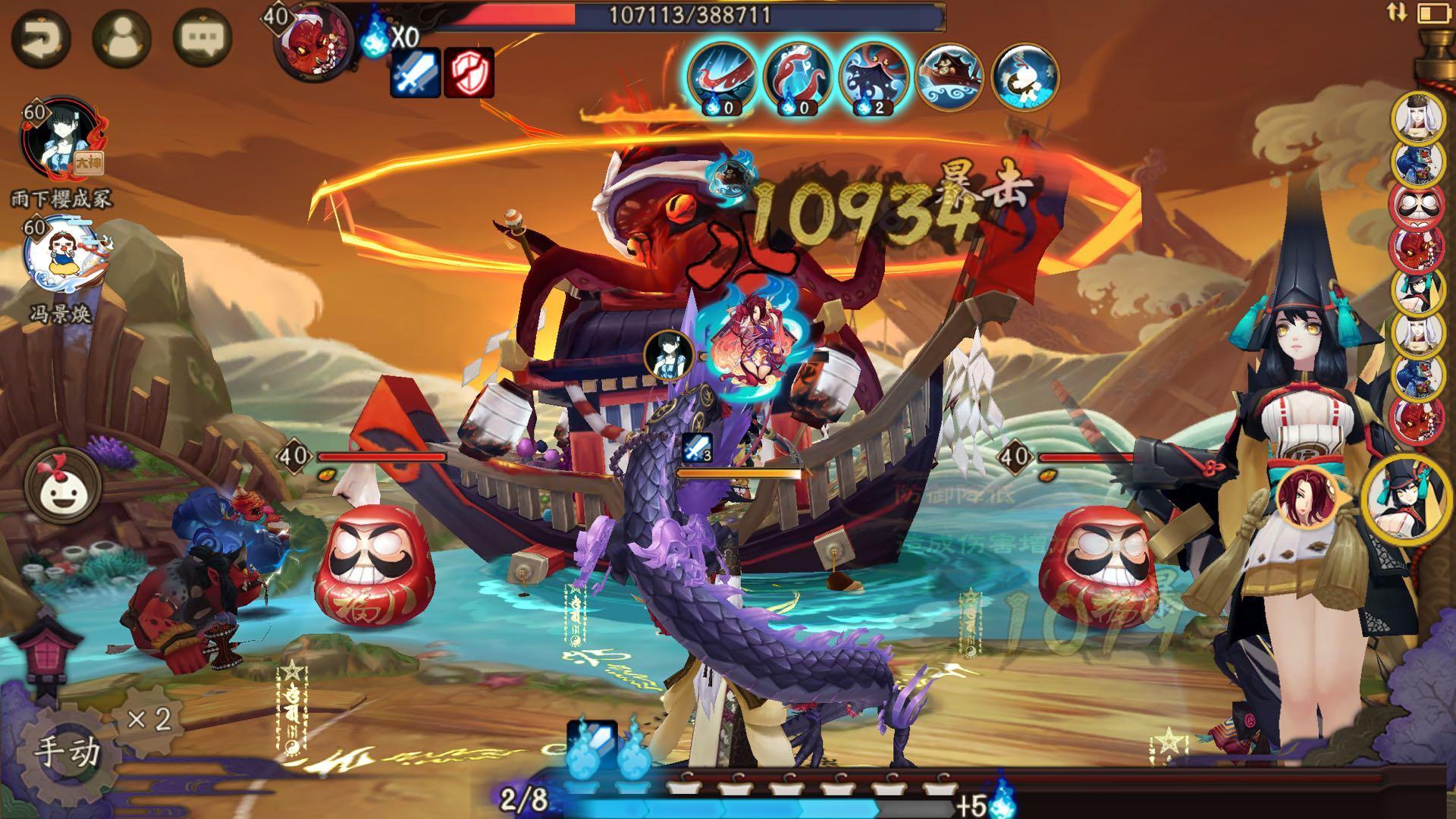Image resolution: width=1456 pixels, height=819 pixels.
Task: Select the curled tentacles water skill
Action: (x=798, y=77)
